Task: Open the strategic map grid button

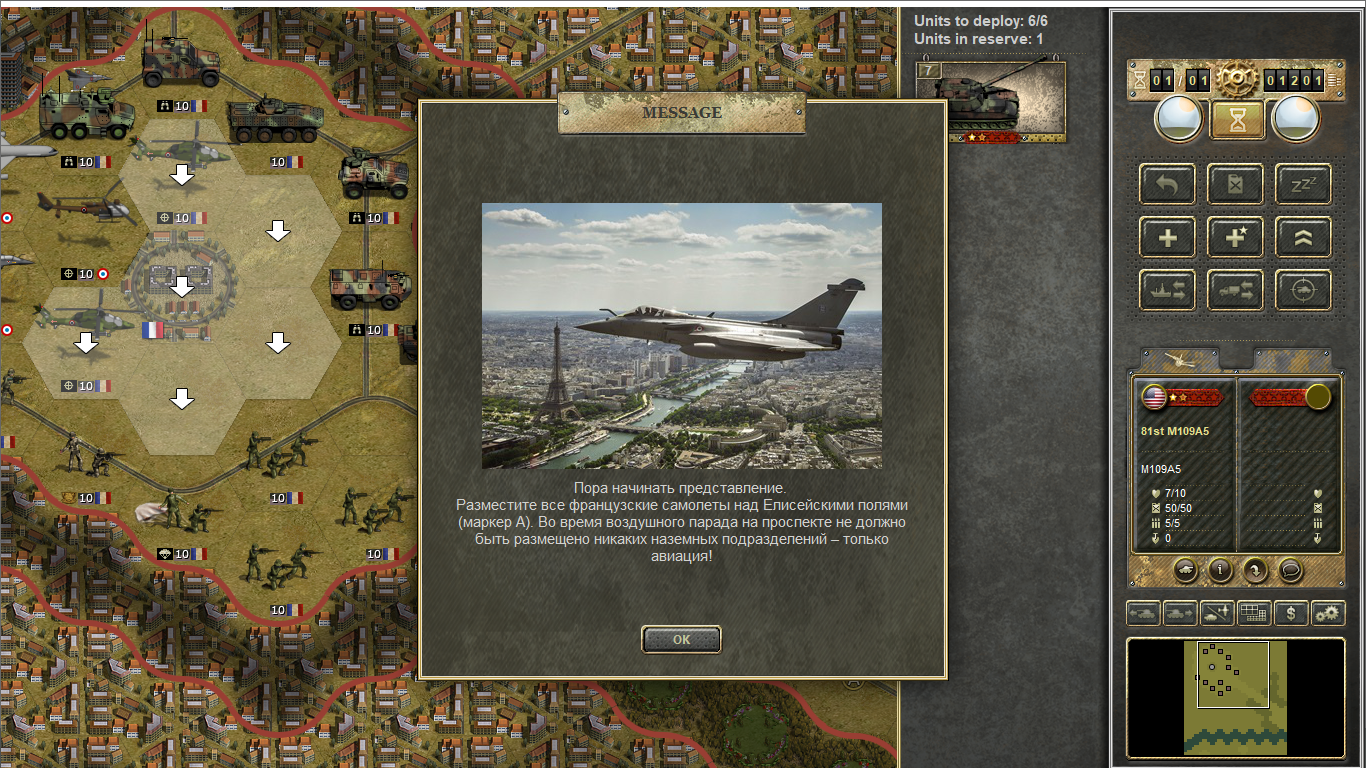Action: tap(1254, 613)
